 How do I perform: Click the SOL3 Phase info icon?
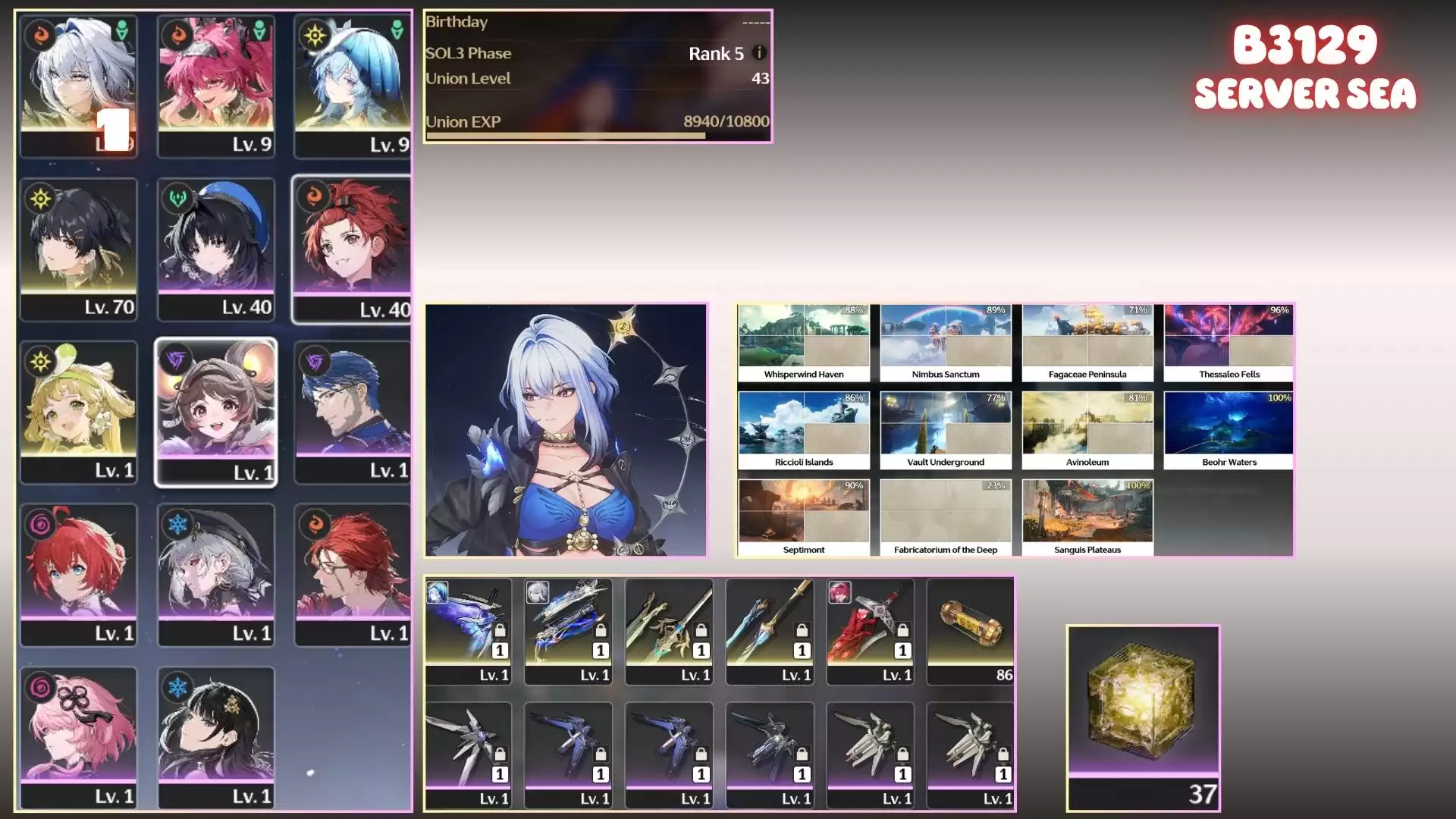click(x=758, y=53)
